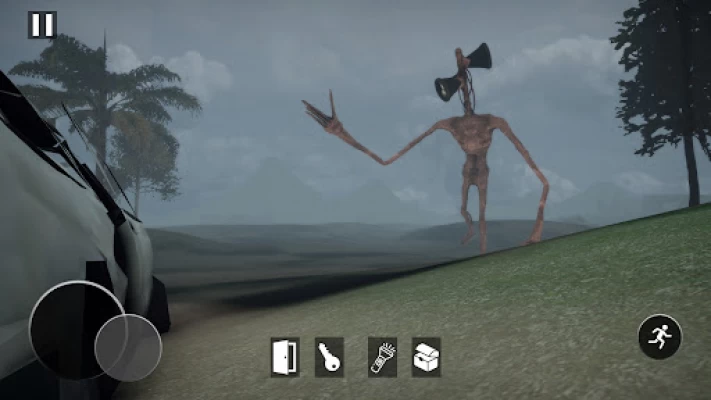Image resolution: width=711 pixels, height=400 pixels.
Task: Activate the sprint running-man button
Action: coord(660,337)
